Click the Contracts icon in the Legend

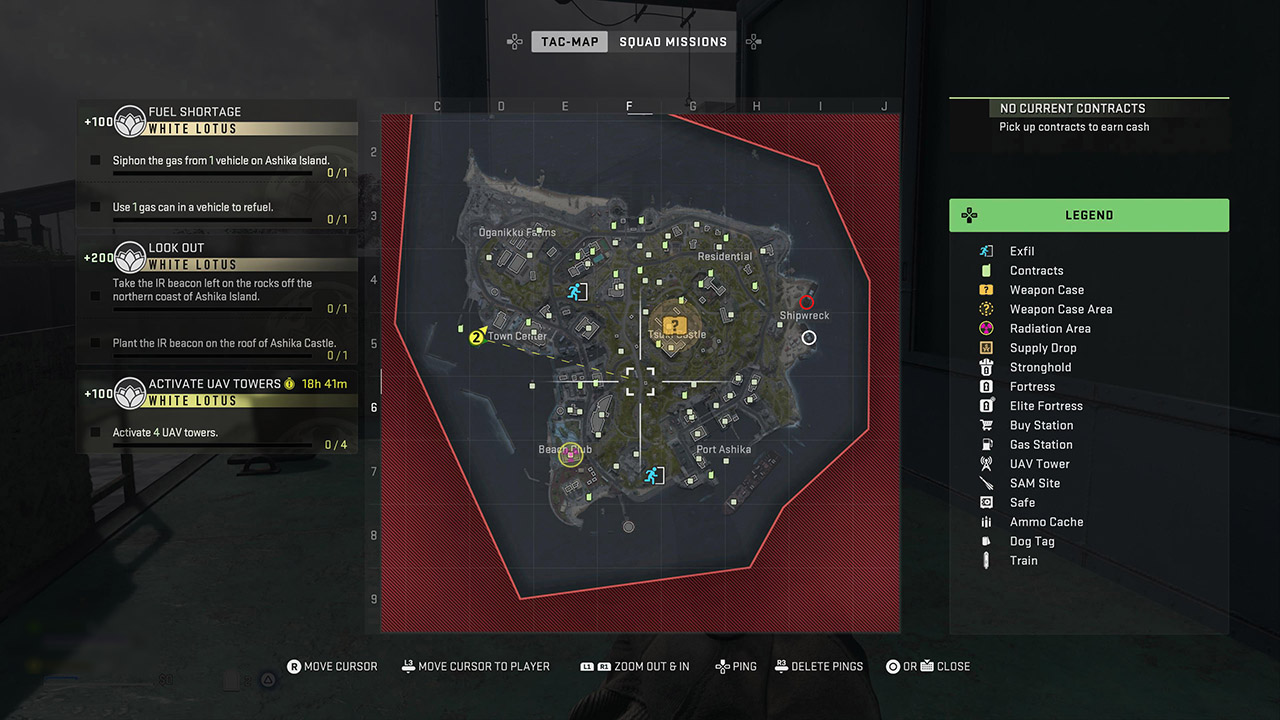point(986,270)
